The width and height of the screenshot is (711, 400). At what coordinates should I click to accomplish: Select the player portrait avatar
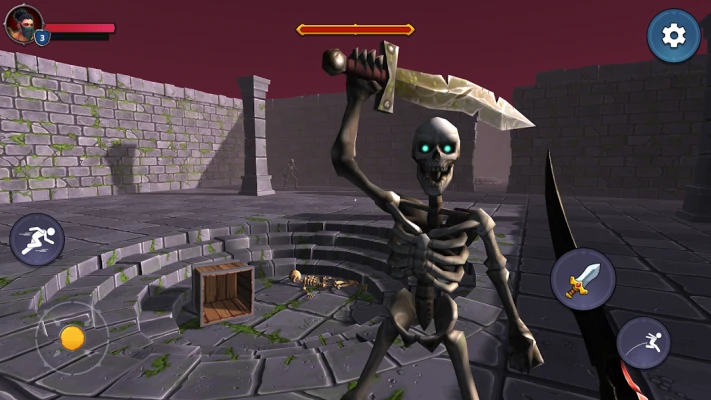[23, 22]
